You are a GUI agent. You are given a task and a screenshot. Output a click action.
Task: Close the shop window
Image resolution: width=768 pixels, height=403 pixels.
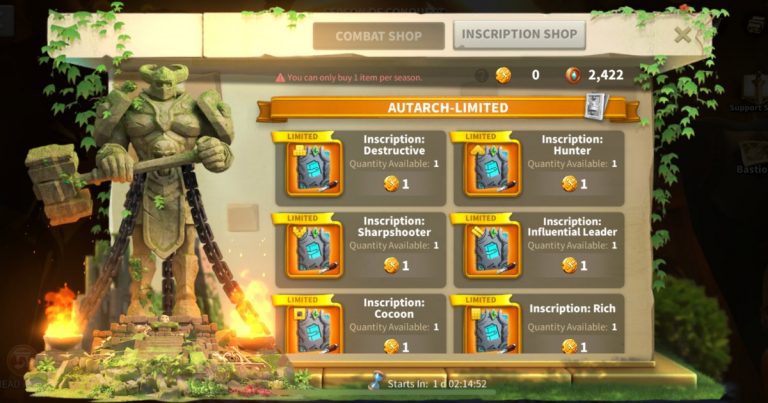(x=683, y=35)
